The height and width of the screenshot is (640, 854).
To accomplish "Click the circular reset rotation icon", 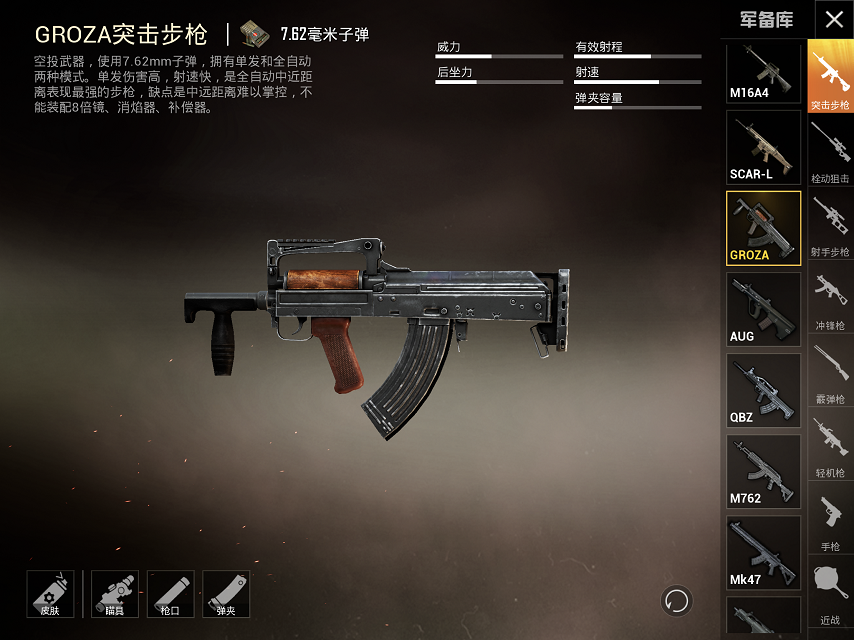I will tap(677, 600).
